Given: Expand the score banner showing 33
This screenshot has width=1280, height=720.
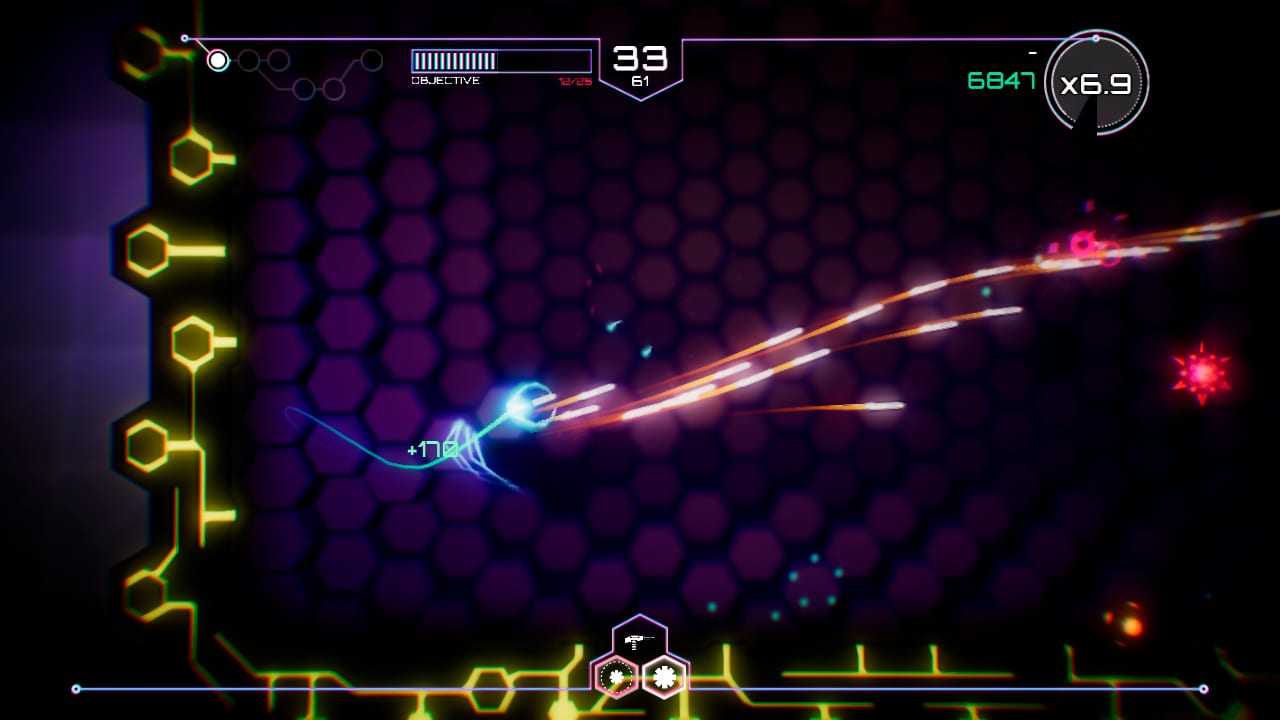Looking at the screenshot, I should tap(641, 58).
